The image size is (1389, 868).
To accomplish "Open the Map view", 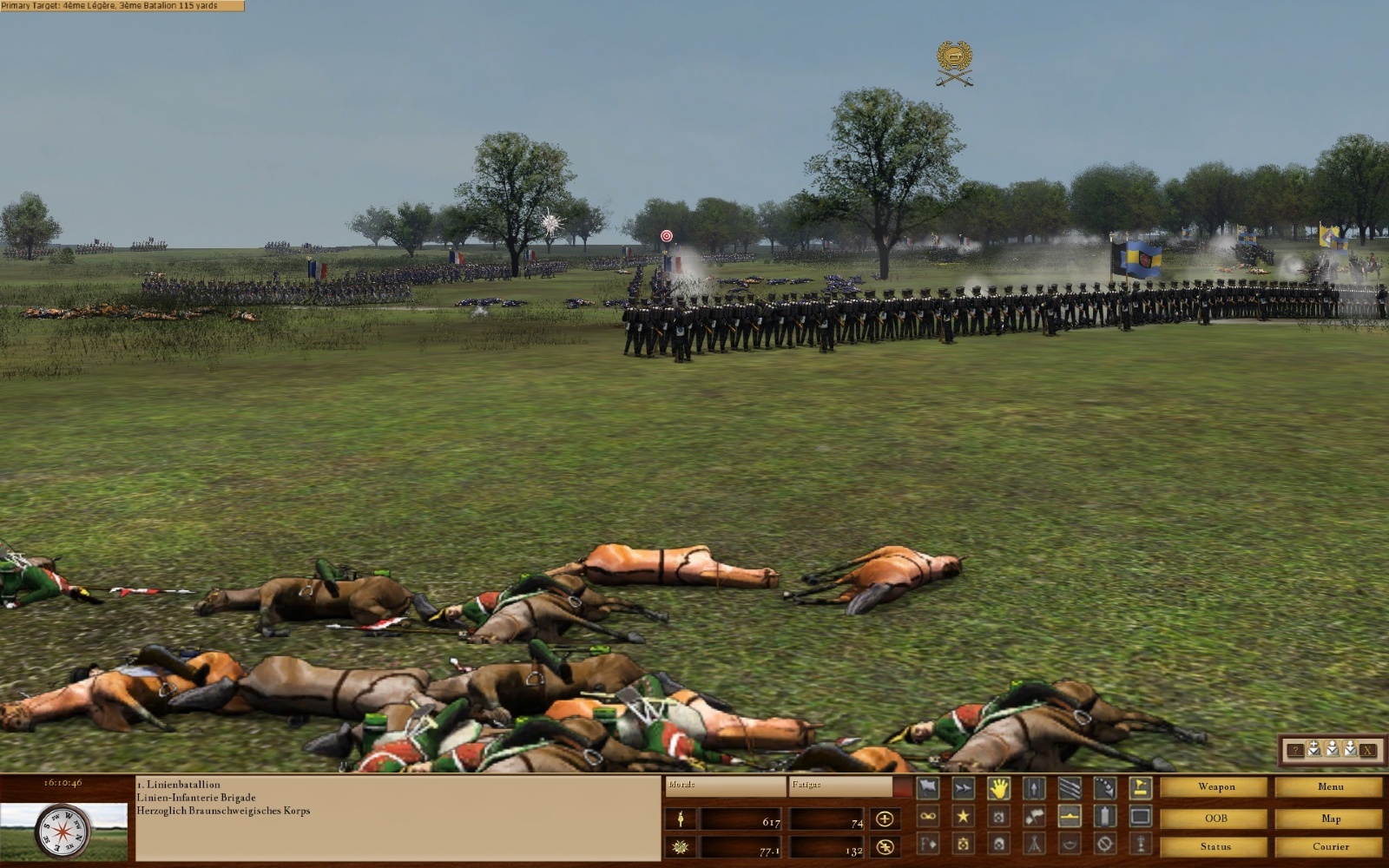I will point(1330,818).
